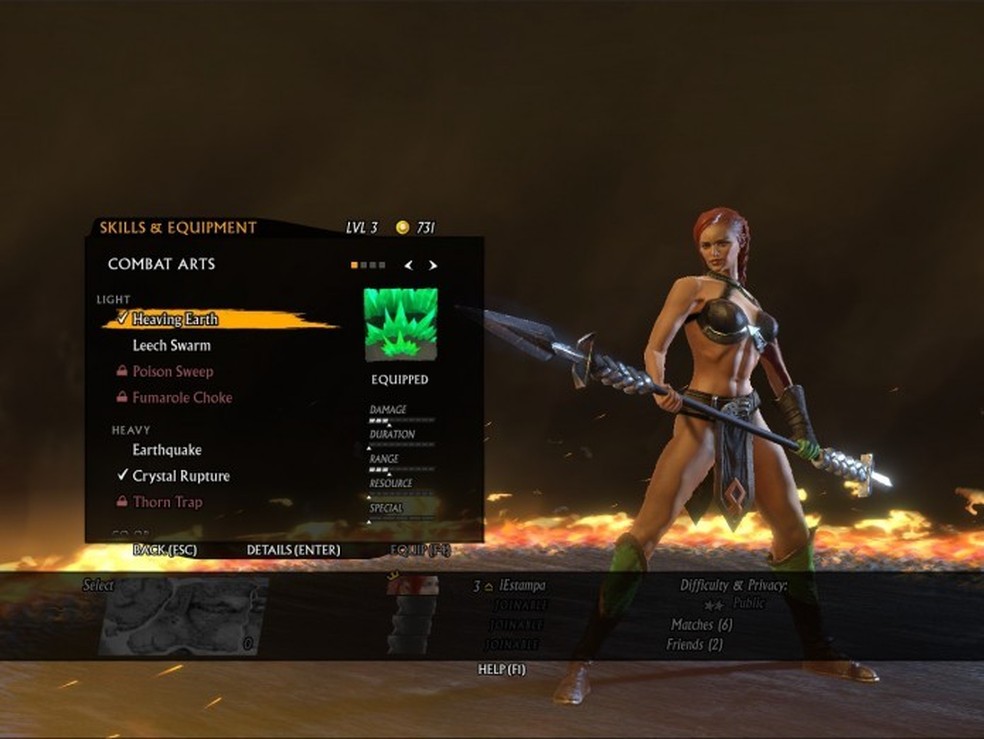Click the green Heaving Earth skill icon
The image size is (984, 739).
[400, 324]
